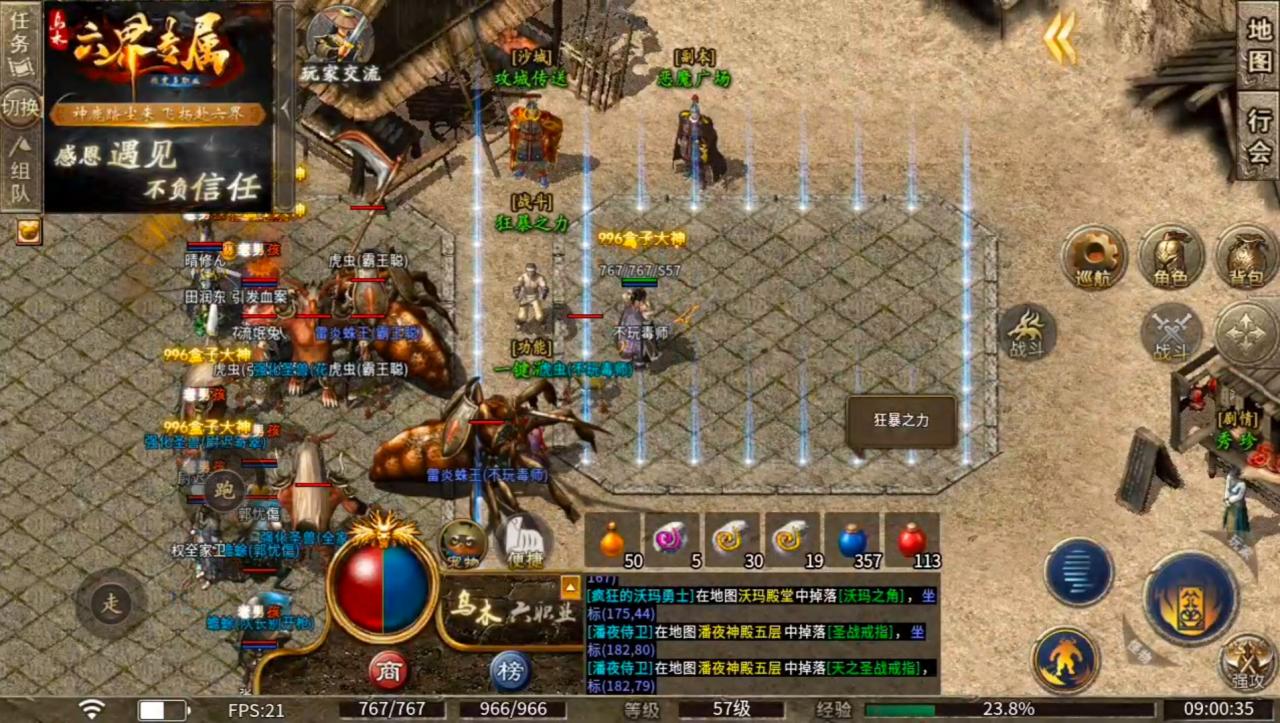
Task: Use the orange potion slot with 50
Action: [612, 540]
